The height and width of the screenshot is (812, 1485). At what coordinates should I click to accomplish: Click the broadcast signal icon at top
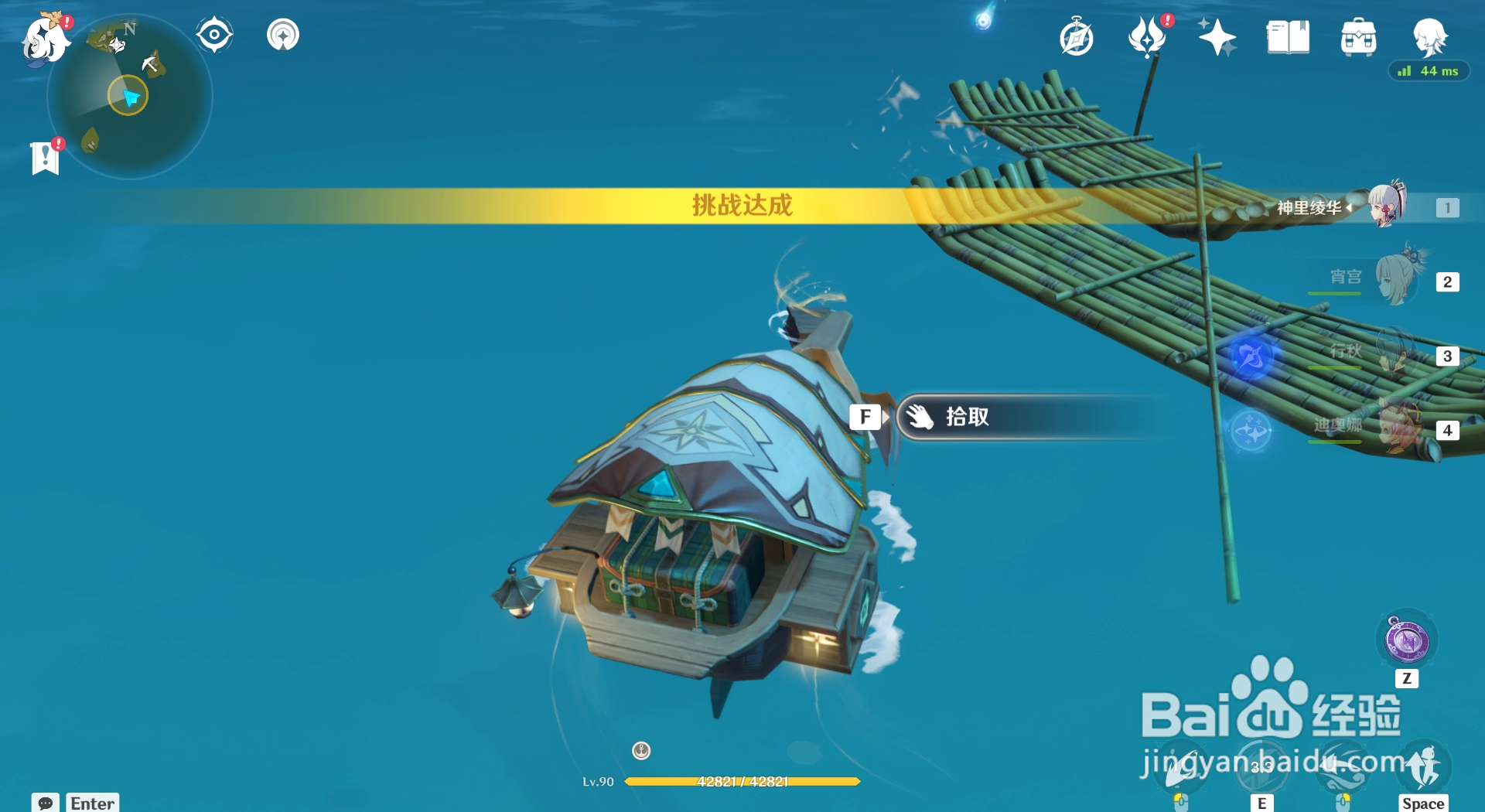(283, 33)
